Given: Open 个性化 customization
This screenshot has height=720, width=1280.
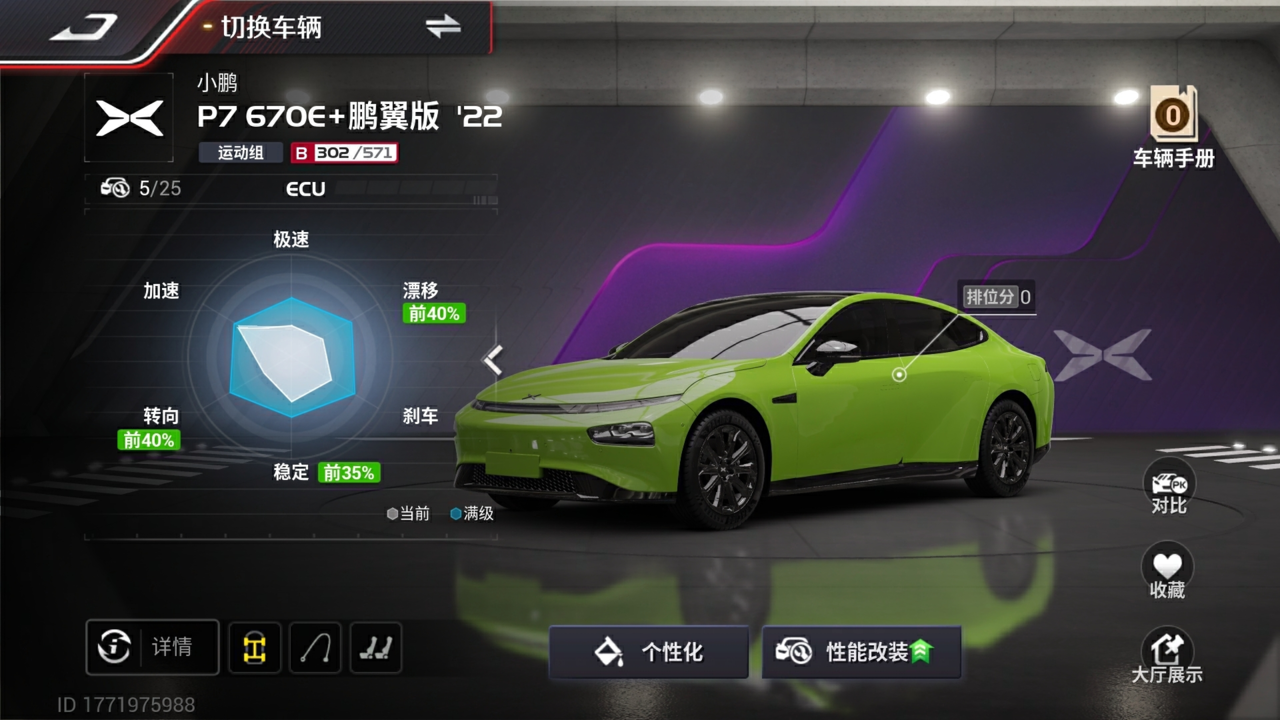Looking at the screenshot, I should pos(648,652).
